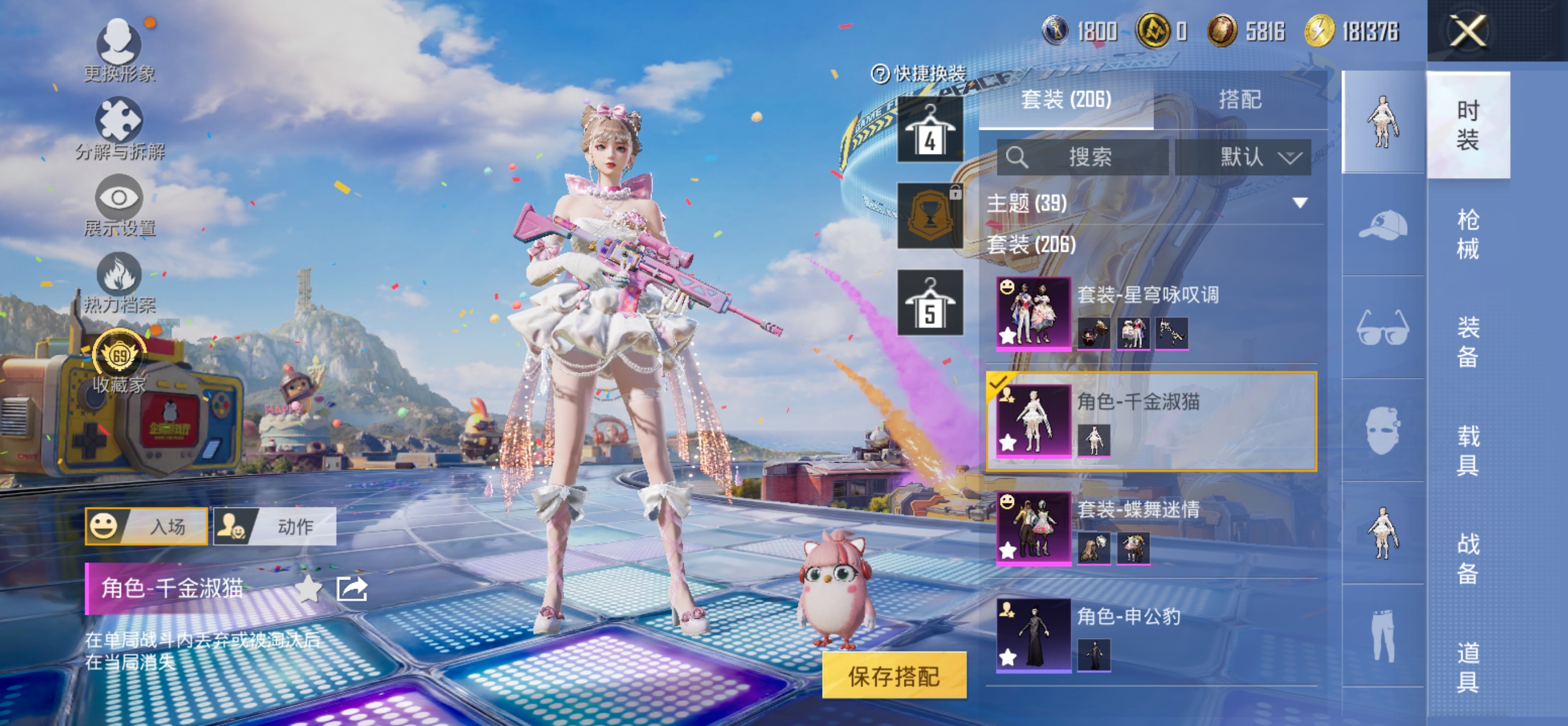Screen dimensions: 1568x726
Task: Switch to quick outfit slot 4
Action: click(929, 129)
